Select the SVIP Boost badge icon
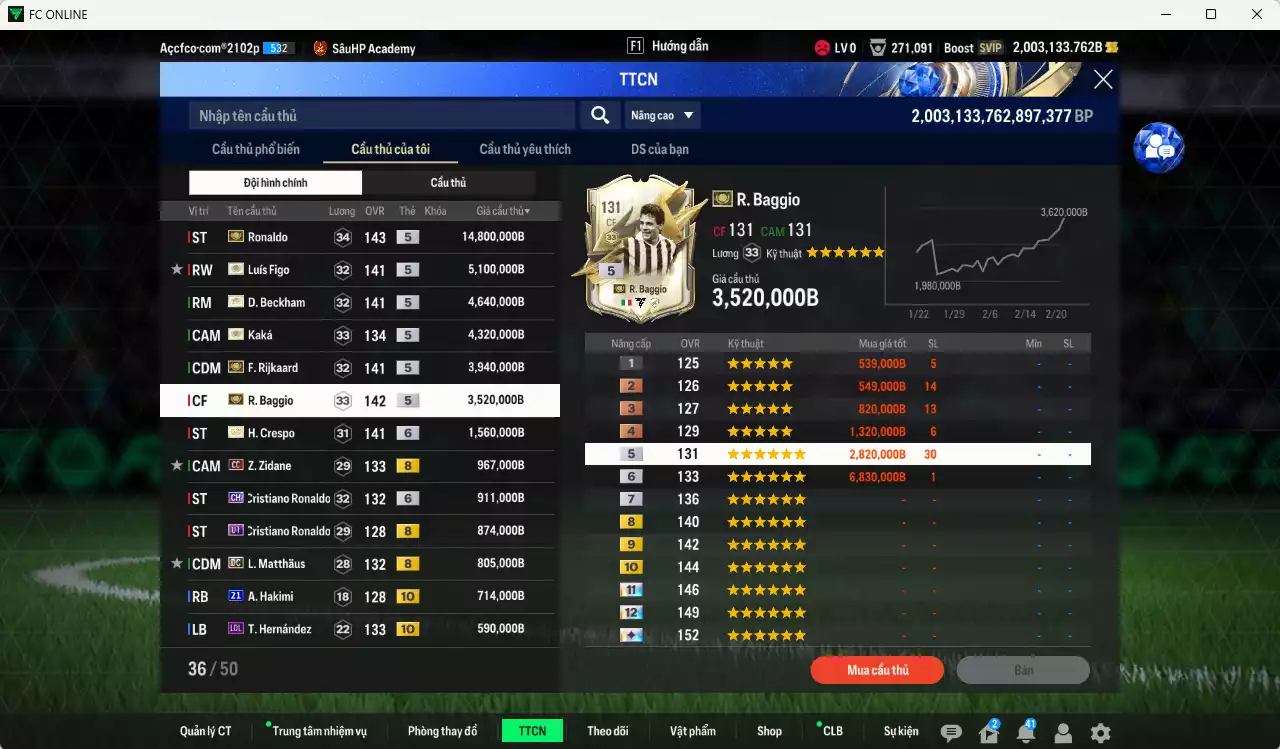The image size is (1280, 749). click(x=990, y=47)
